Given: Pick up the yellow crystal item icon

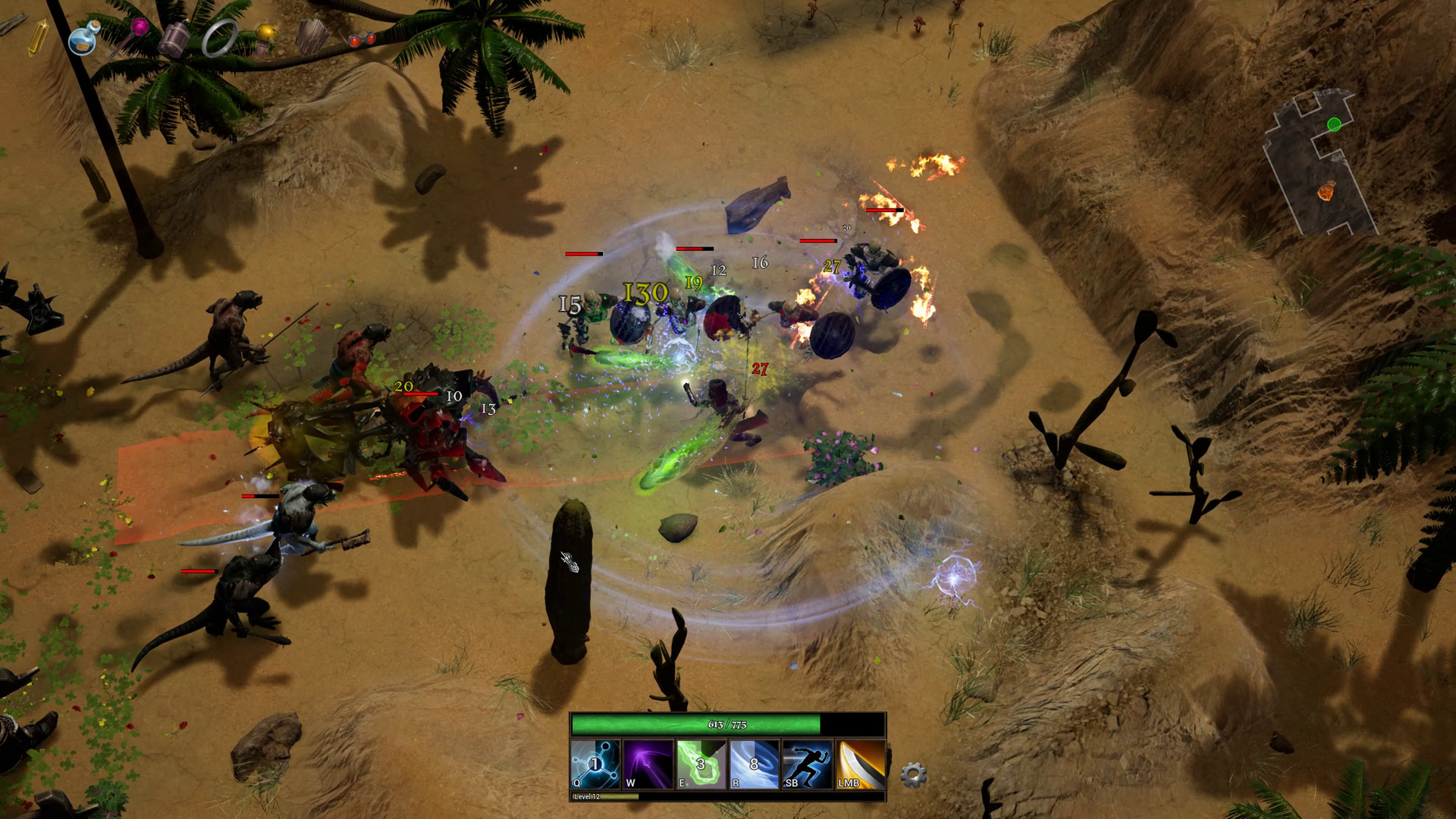Looking at the screenshot, I should [38, 36].
